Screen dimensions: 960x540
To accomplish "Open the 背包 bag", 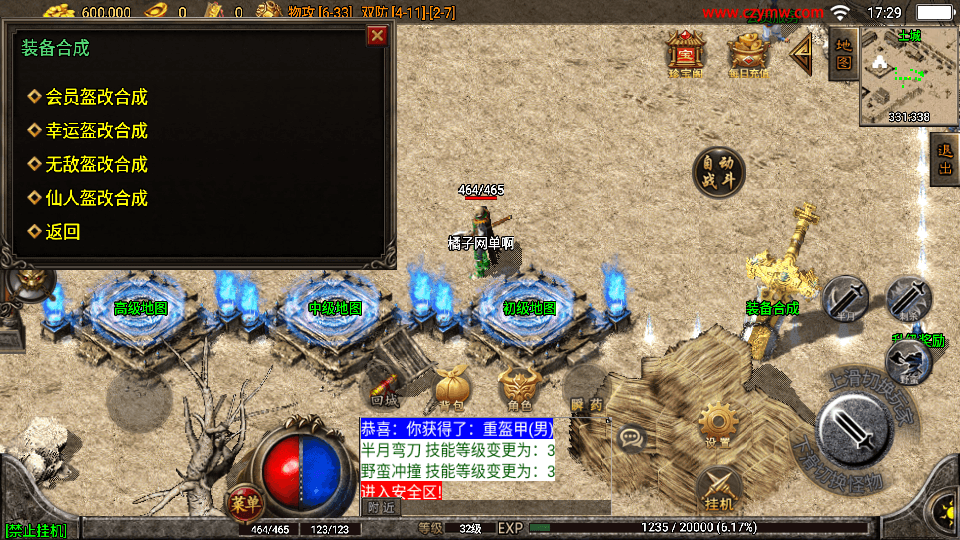I will 450,388.
